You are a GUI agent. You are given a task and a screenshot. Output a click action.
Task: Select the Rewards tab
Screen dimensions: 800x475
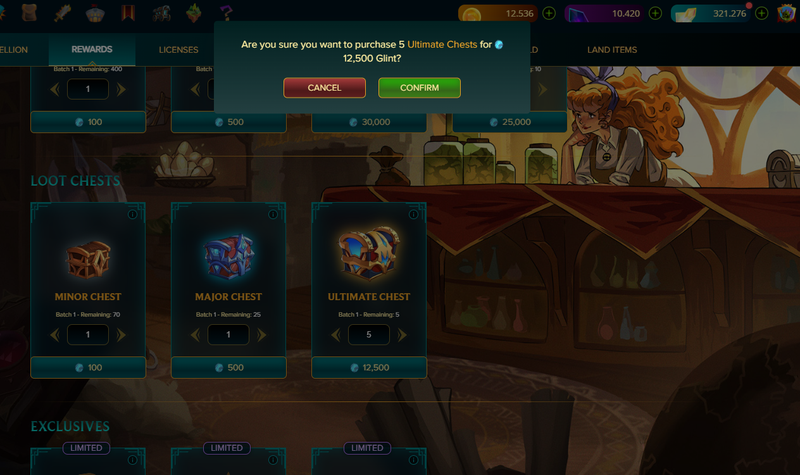[x=91, y=50]
